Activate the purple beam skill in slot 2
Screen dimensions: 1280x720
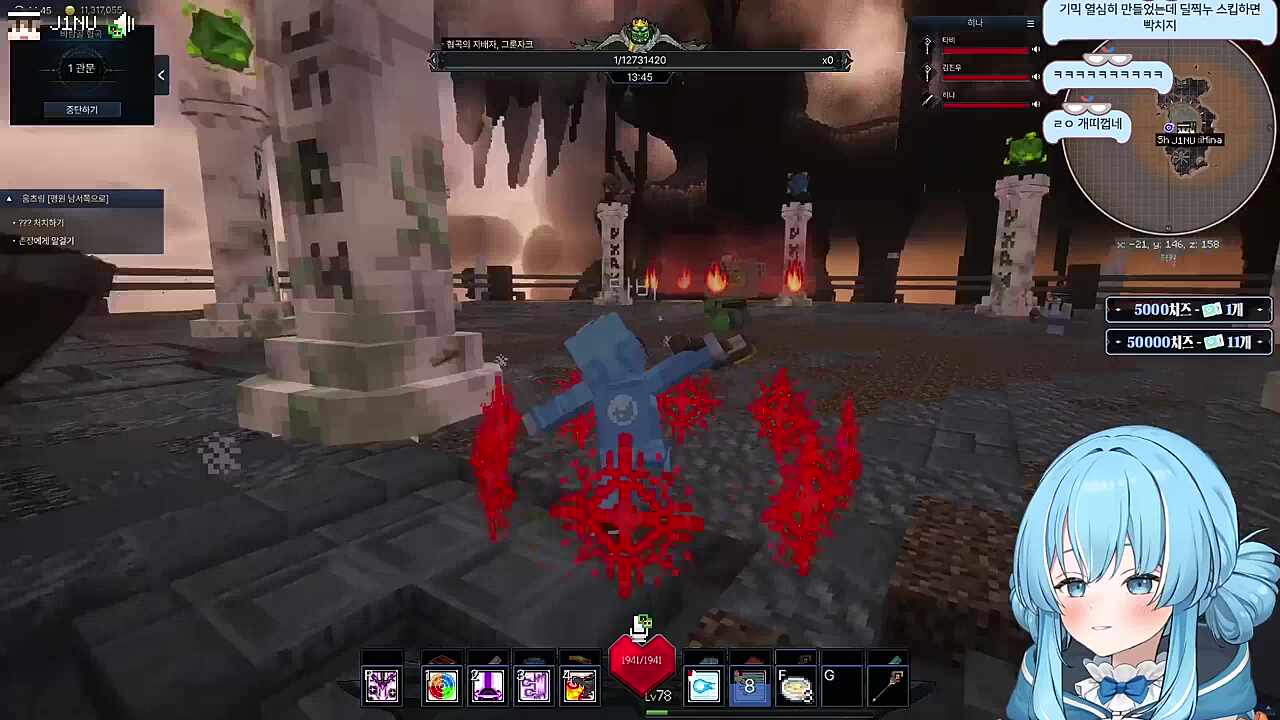click(488, 685)
